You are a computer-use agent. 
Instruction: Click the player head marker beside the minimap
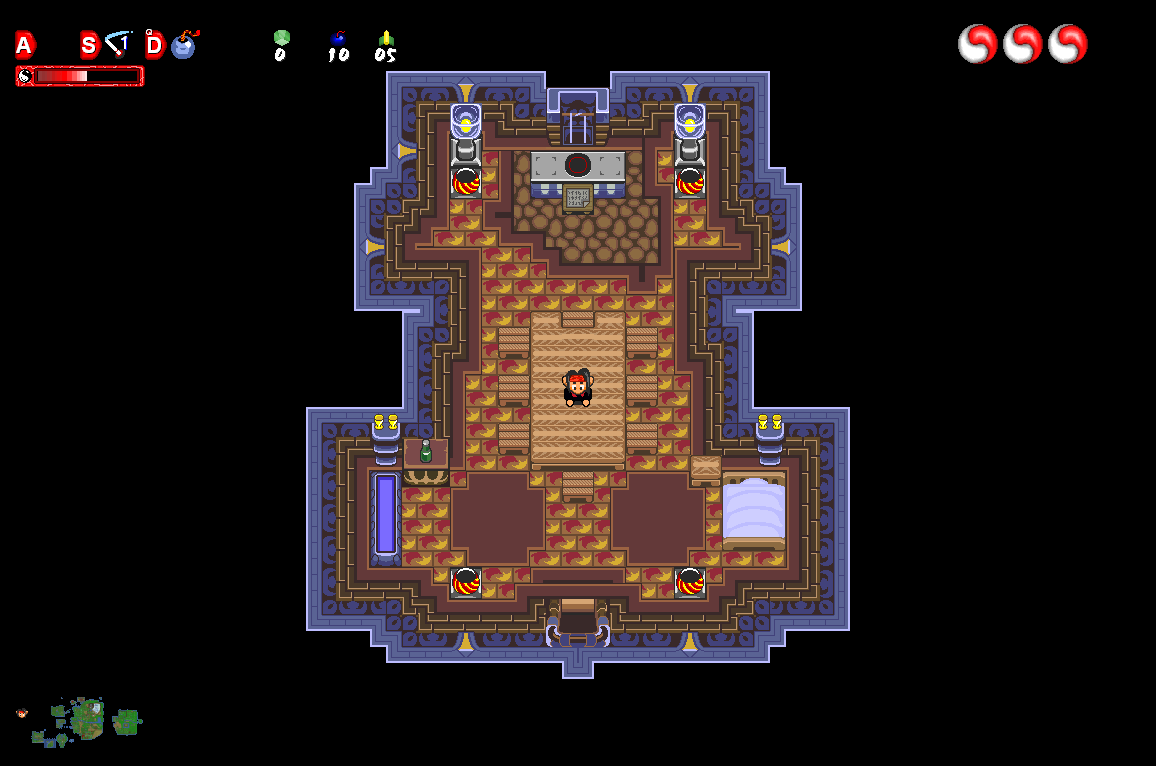pyautogui.click(x=22, y=713)
